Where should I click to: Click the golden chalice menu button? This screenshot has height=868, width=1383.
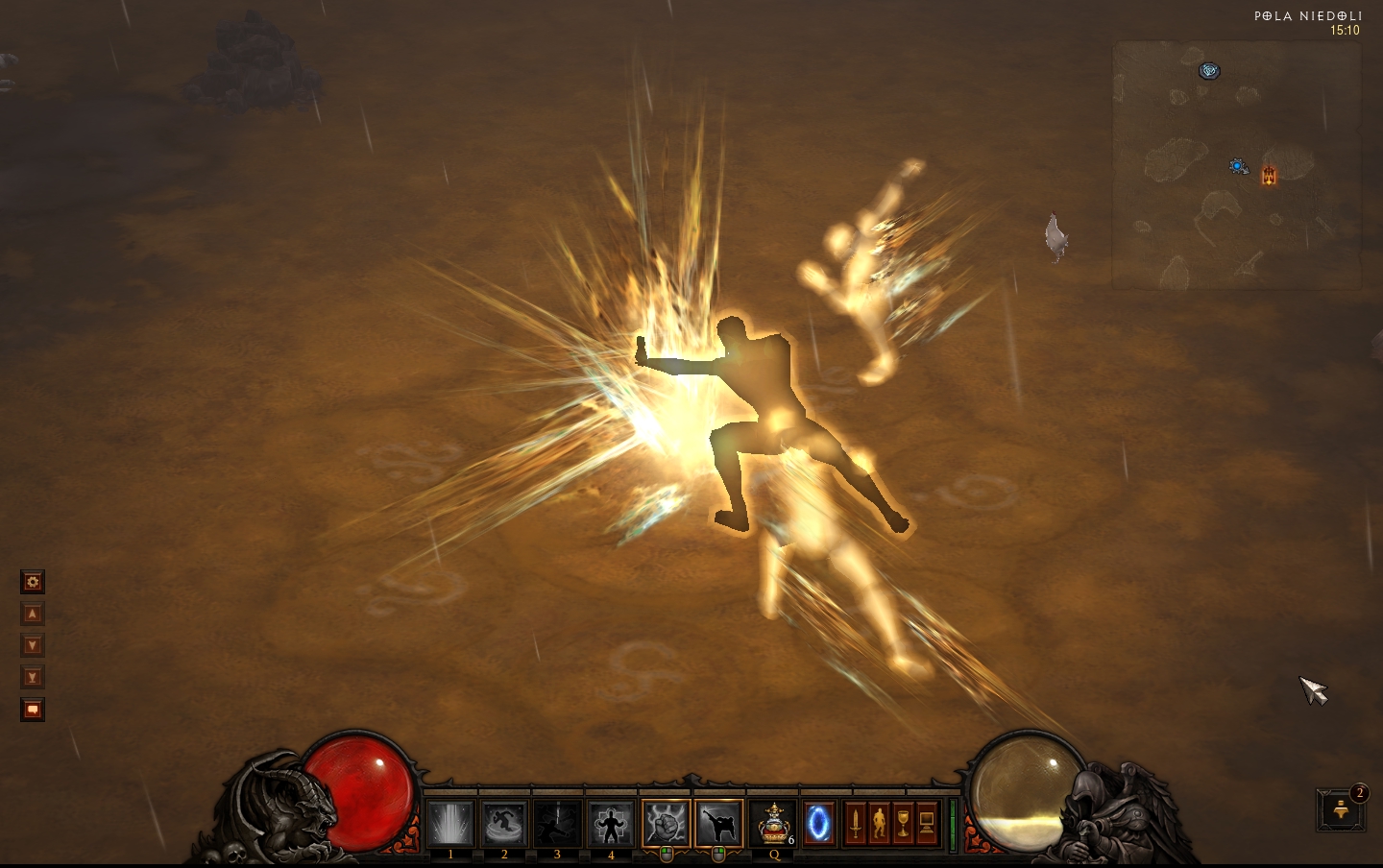click(903, 824)
